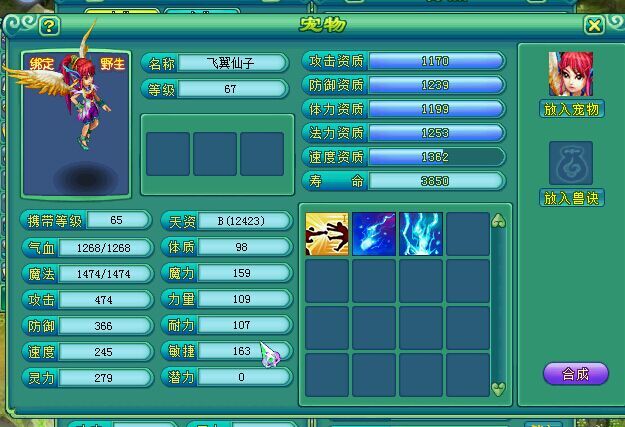
Task: Click the 合成 synthesize button
Action: (575, 374)
